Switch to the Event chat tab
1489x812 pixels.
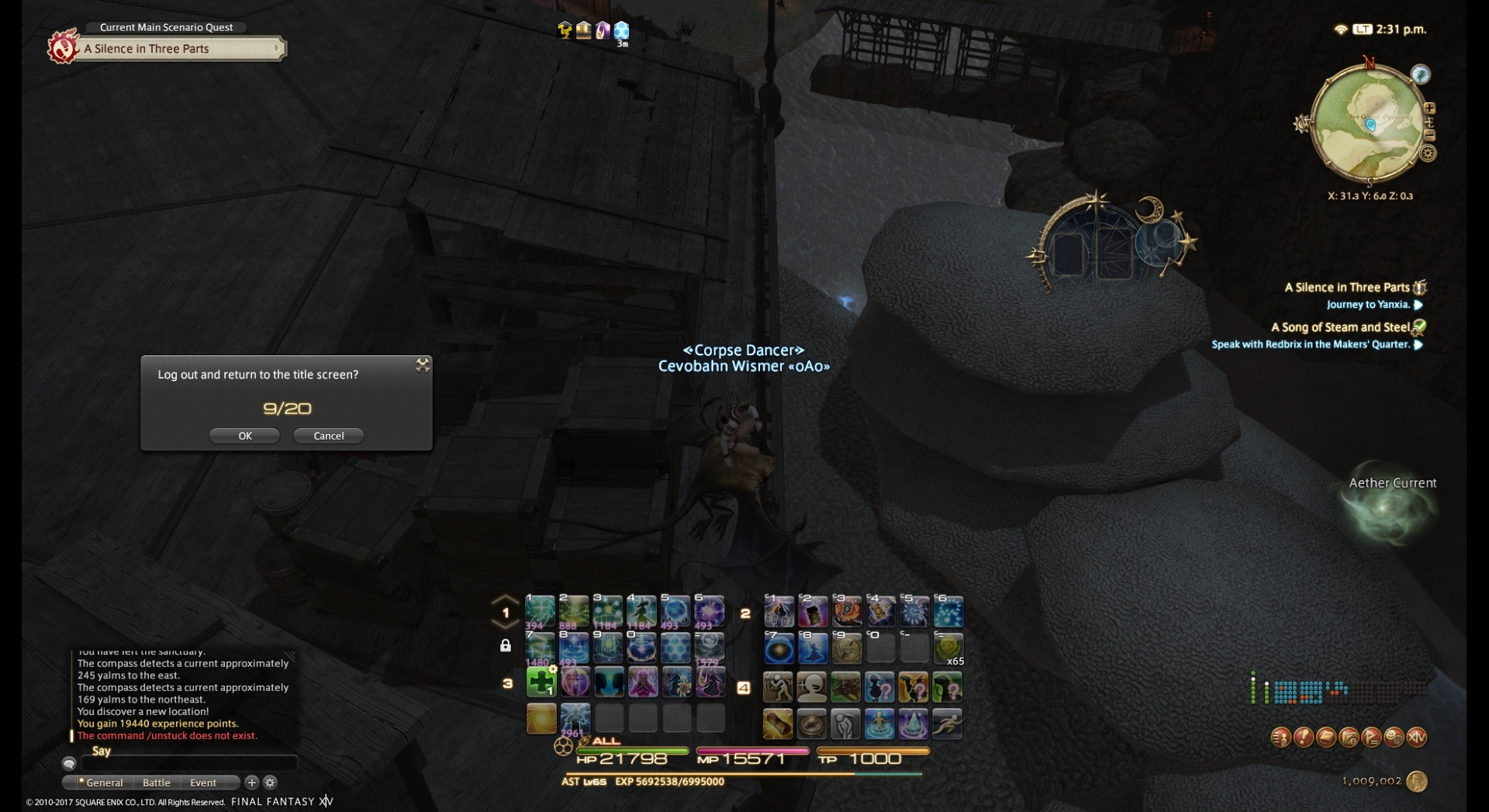[203, 783]
